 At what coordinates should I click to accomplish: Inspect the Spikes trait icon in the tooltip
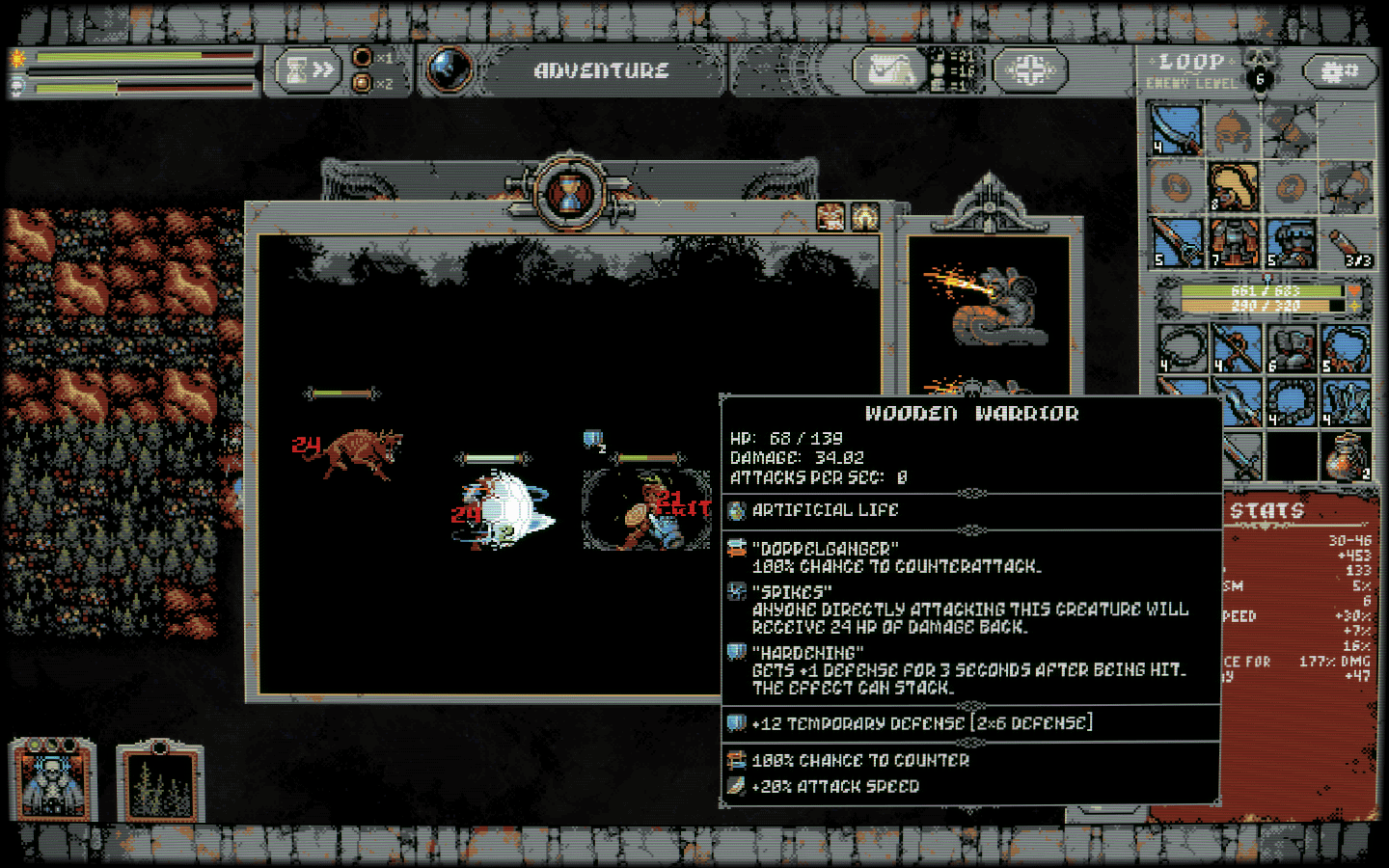point(736,591)
